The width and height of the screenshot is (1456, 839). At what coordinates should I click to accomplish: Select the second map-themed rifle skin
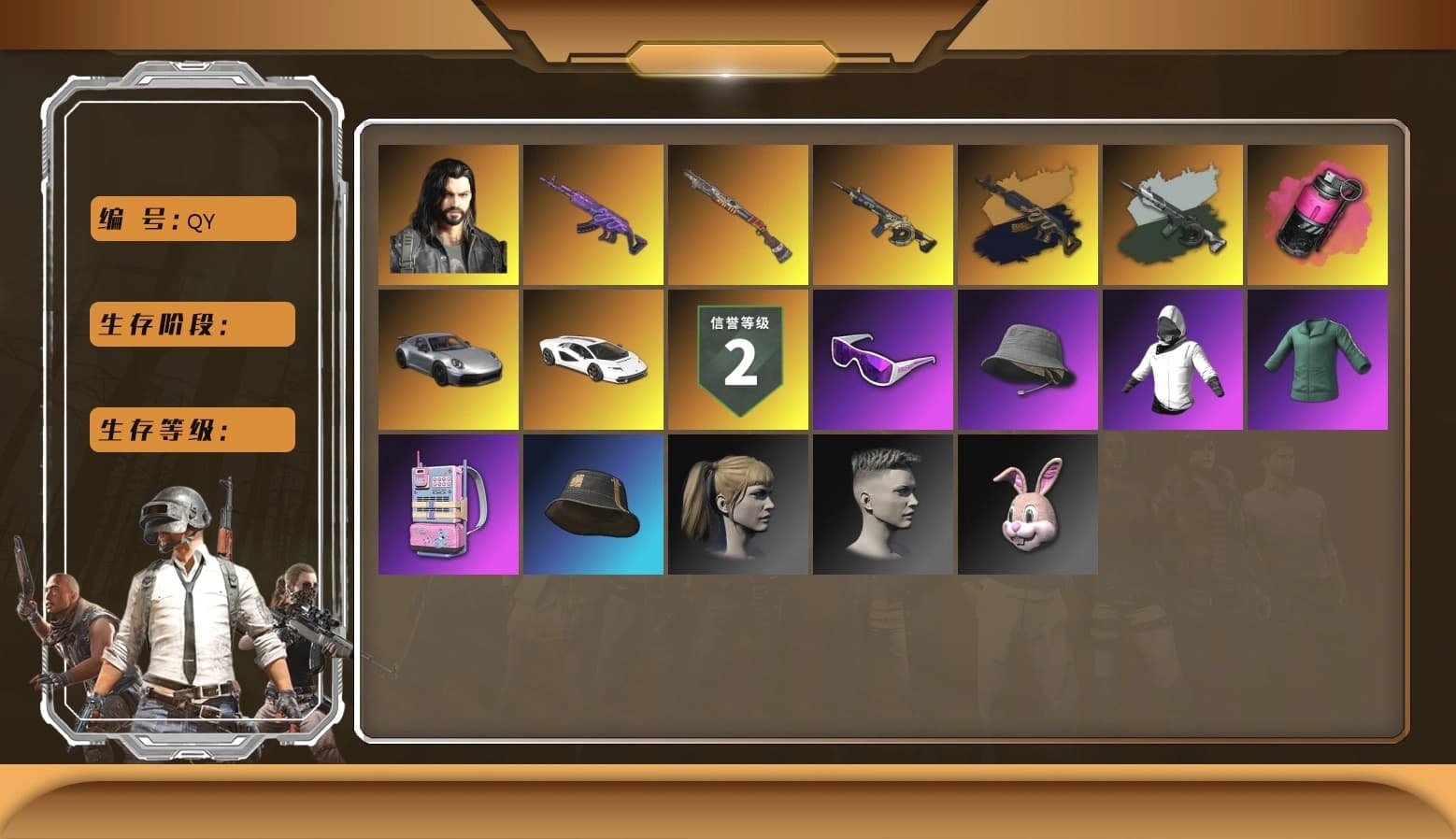[x=1174, y=214]
